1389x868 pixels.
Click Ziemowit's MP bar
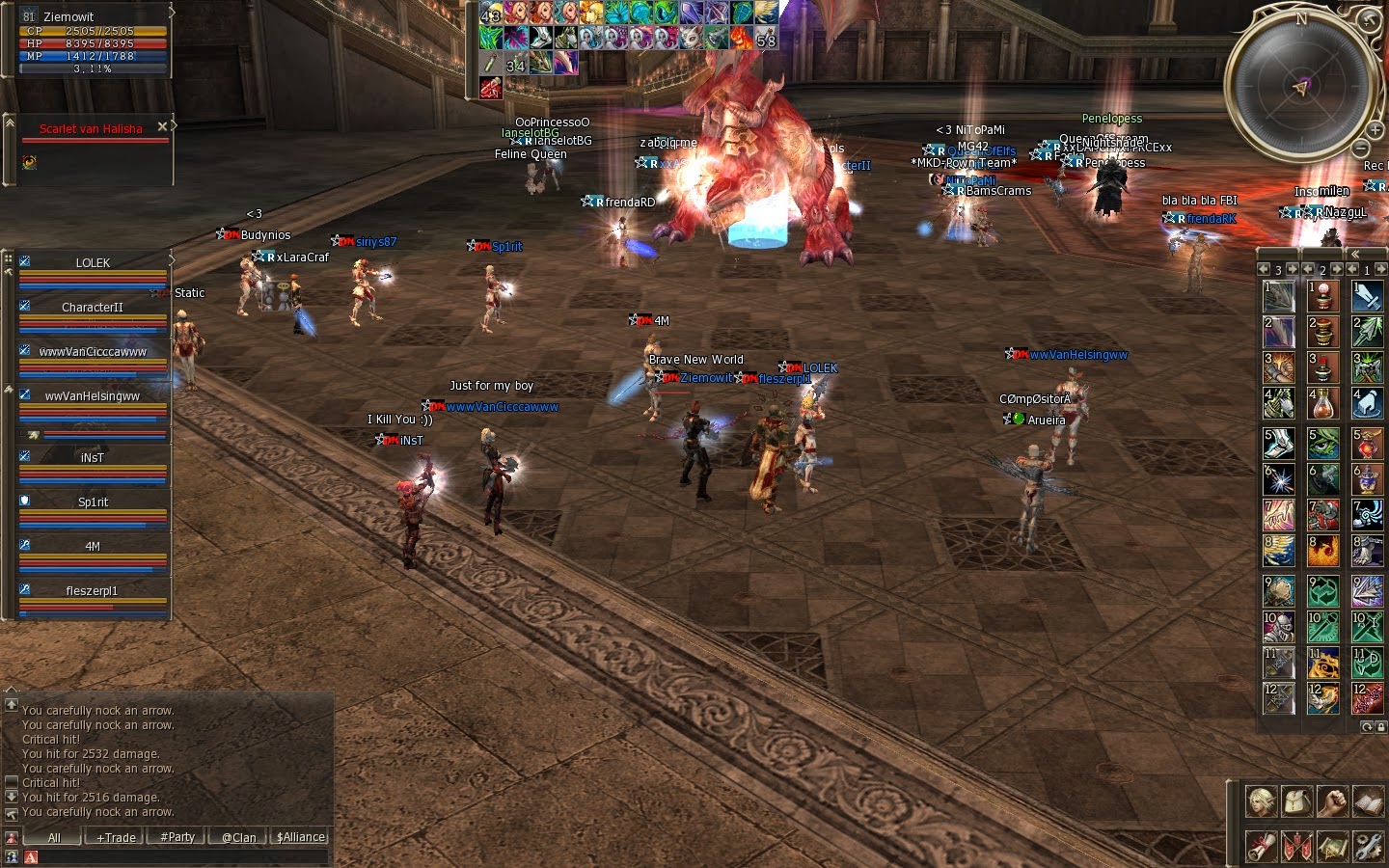tap(92, 55)
